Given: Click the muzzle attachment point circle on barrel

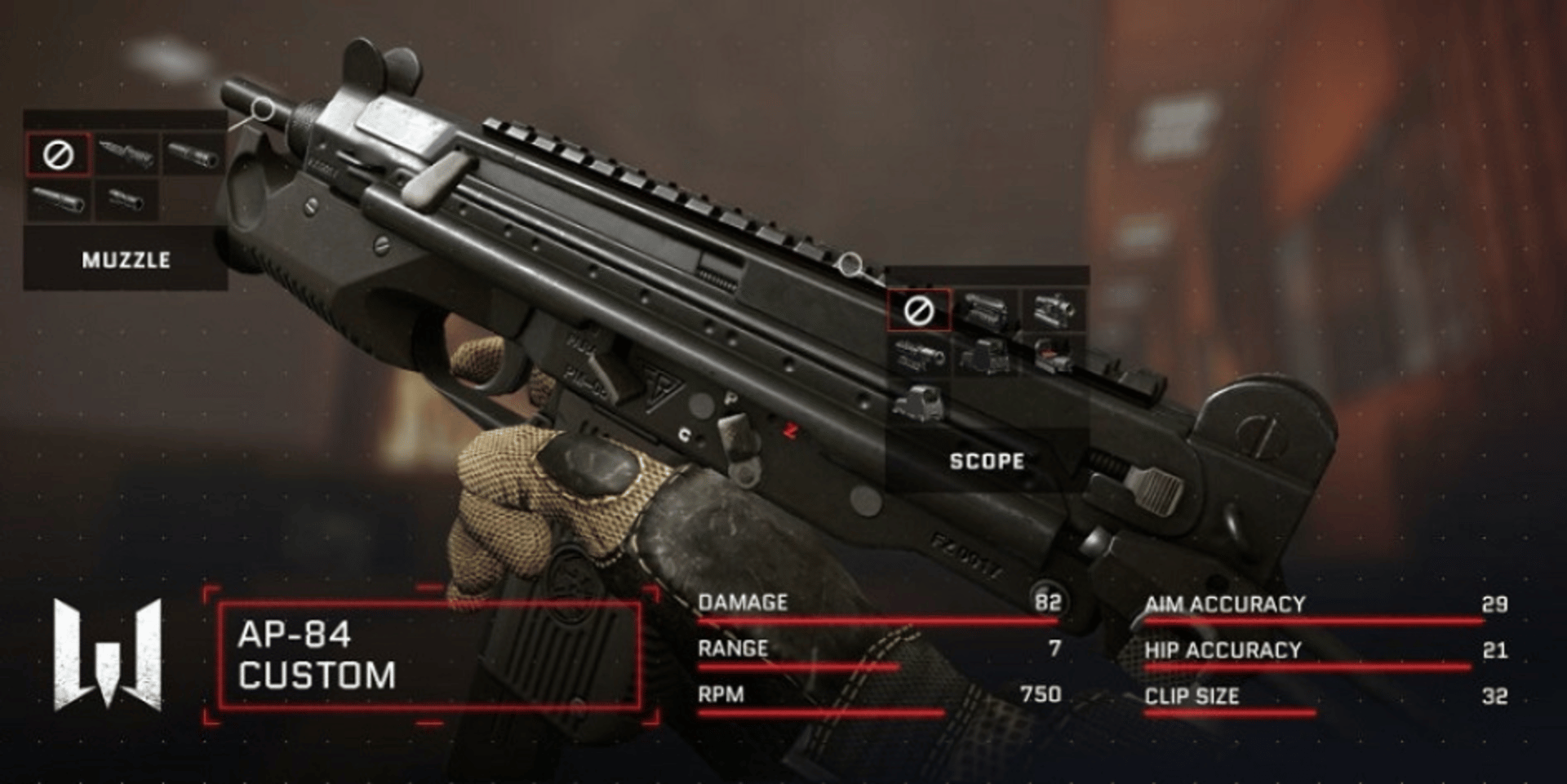Looking at the screenshot, I should pos(263,109).
